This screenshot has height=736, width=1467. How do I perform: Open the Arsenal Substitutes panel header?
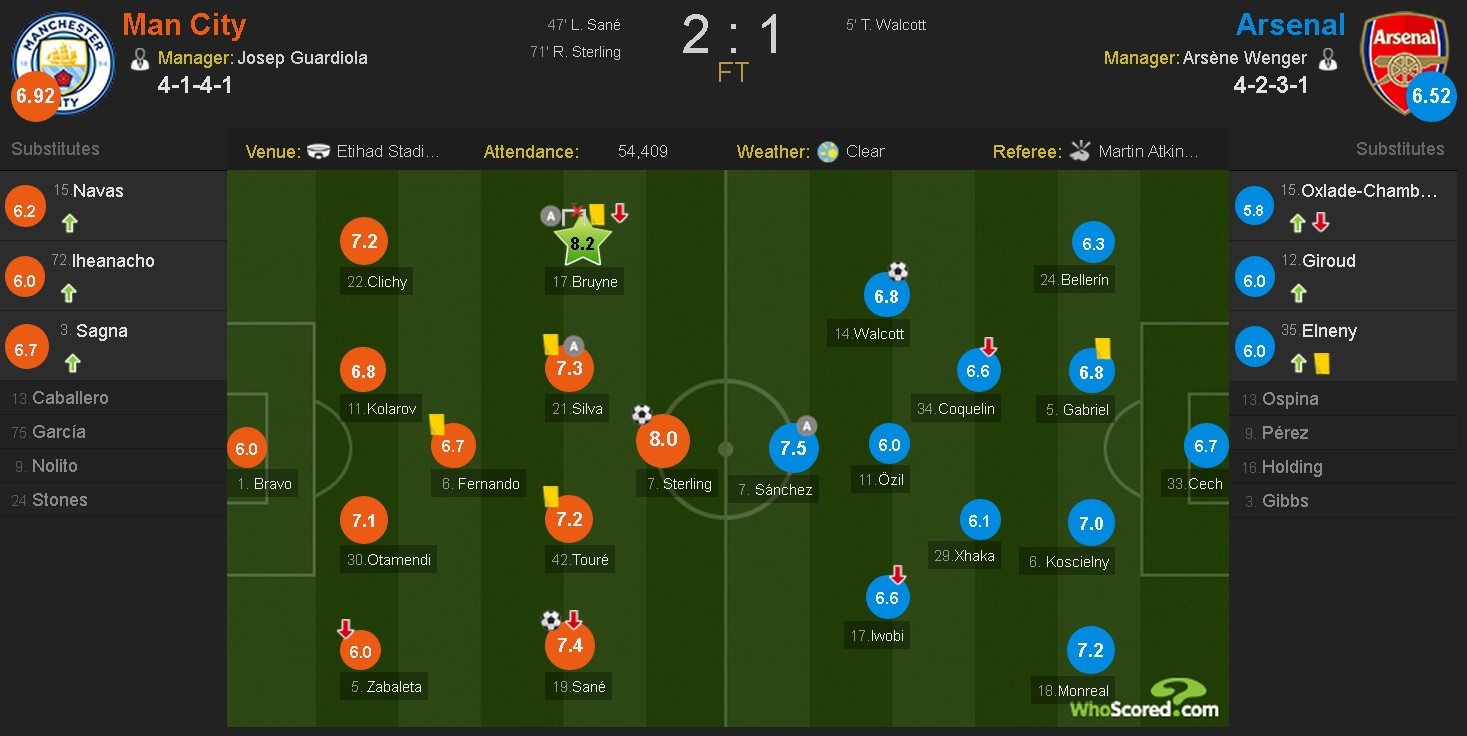1399,148
